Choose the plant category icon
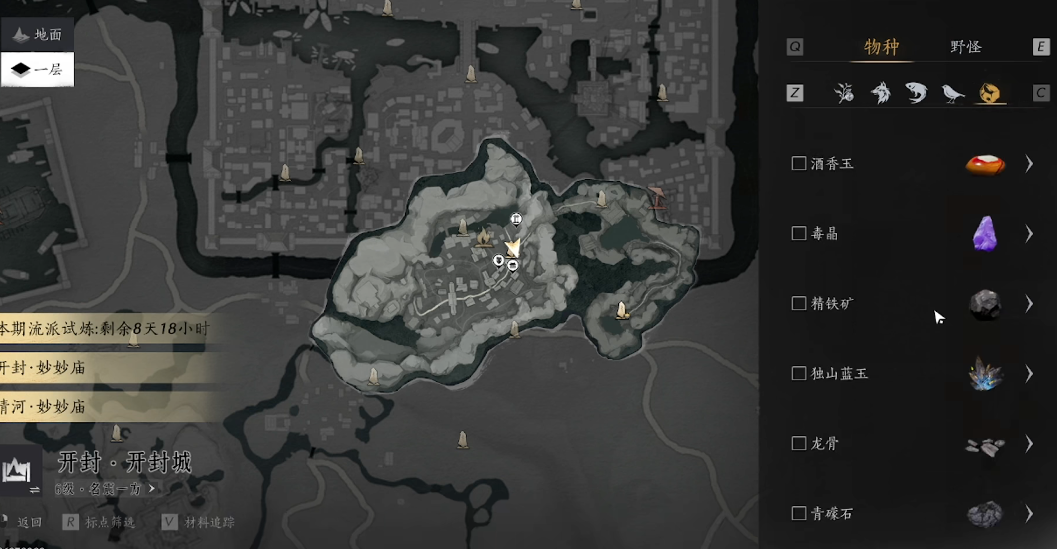The width and height of the screenshot is (1057, 549). pyautogui.click(x=844, y=93)
